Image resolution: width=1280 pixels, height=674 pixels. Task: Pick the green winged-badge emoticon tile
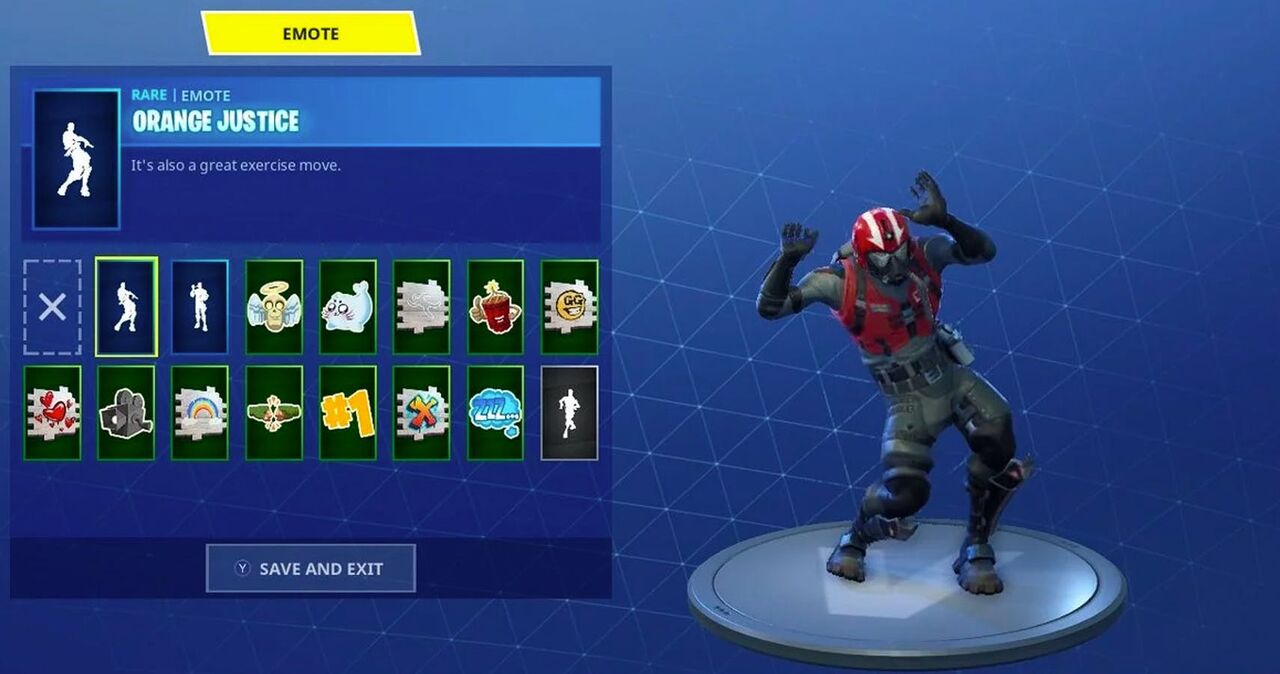tap(274, 412)
